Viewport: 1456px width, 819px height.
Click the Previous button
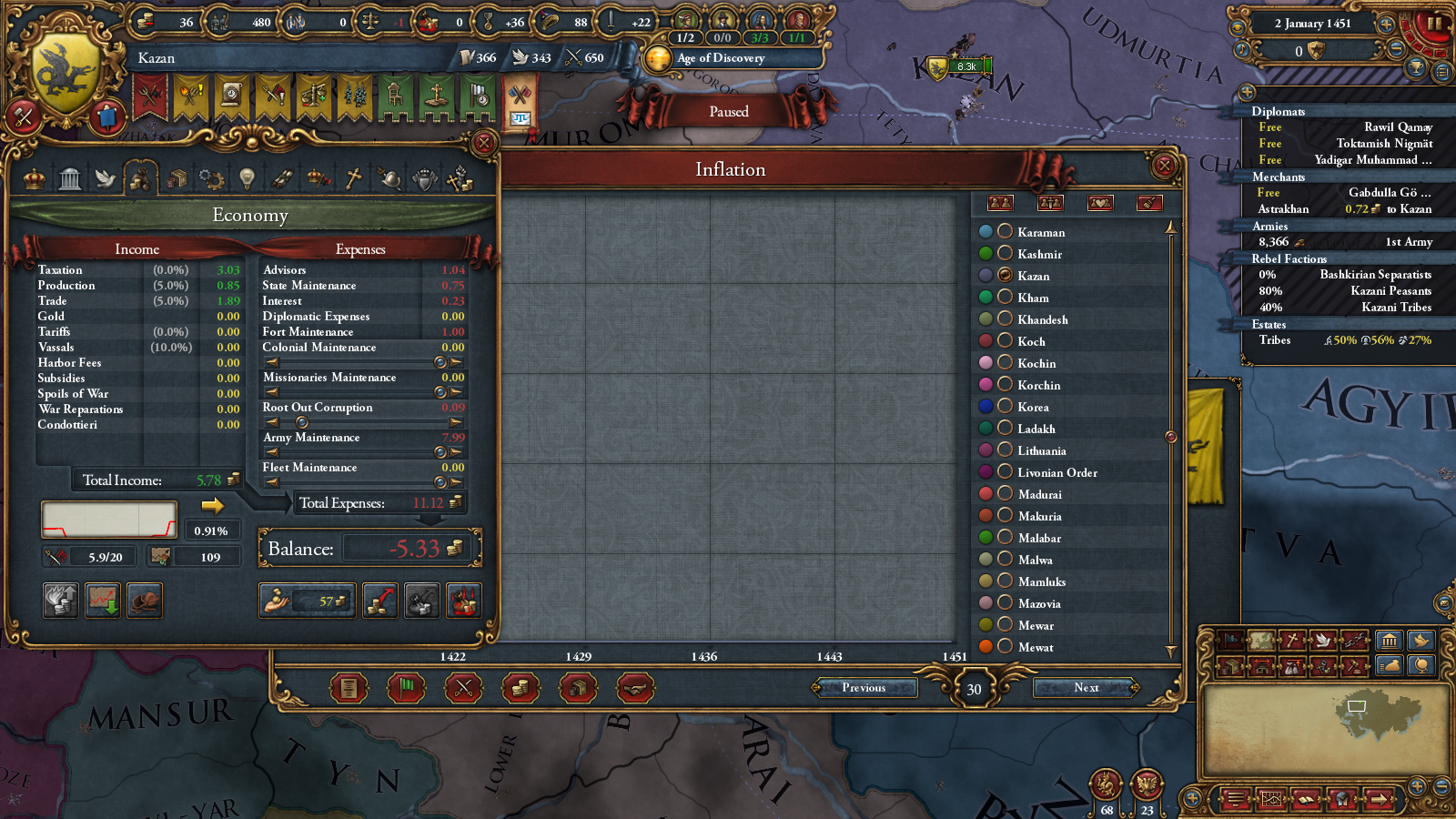[x=864, y=687]
